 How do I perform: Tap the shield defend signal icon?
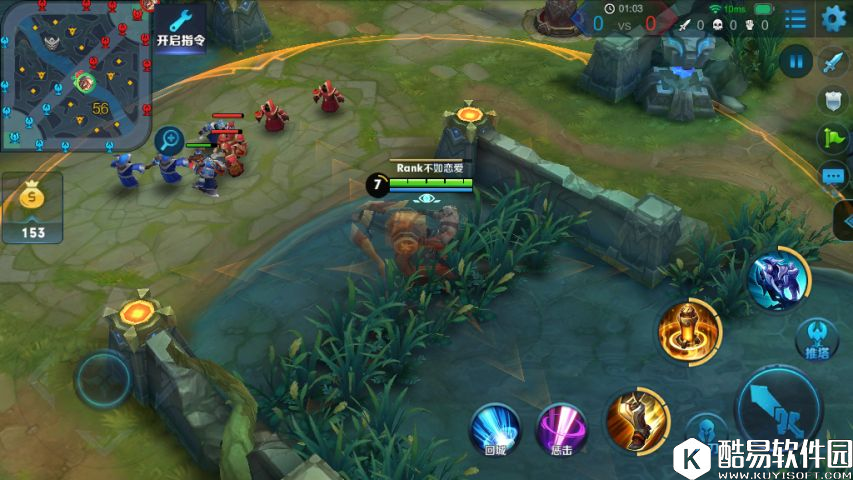834,99
